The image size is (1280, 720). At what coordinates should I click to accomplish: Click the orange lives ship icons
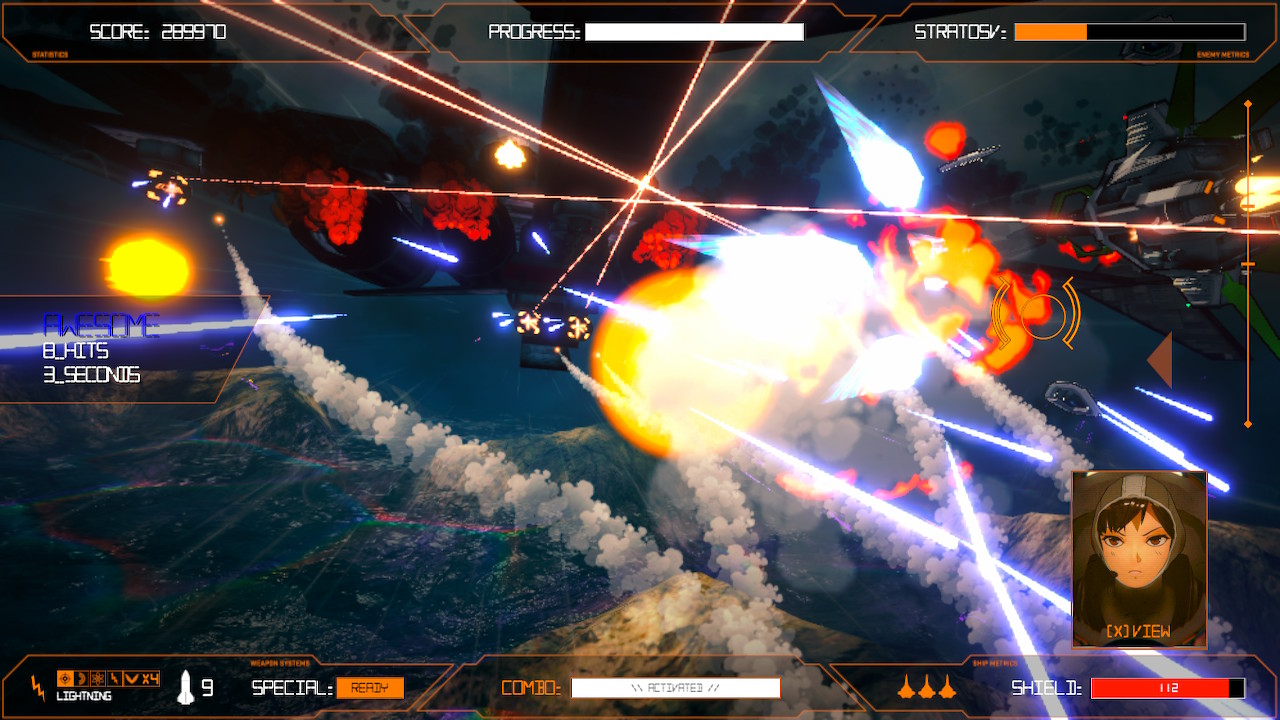click(926, 687)
